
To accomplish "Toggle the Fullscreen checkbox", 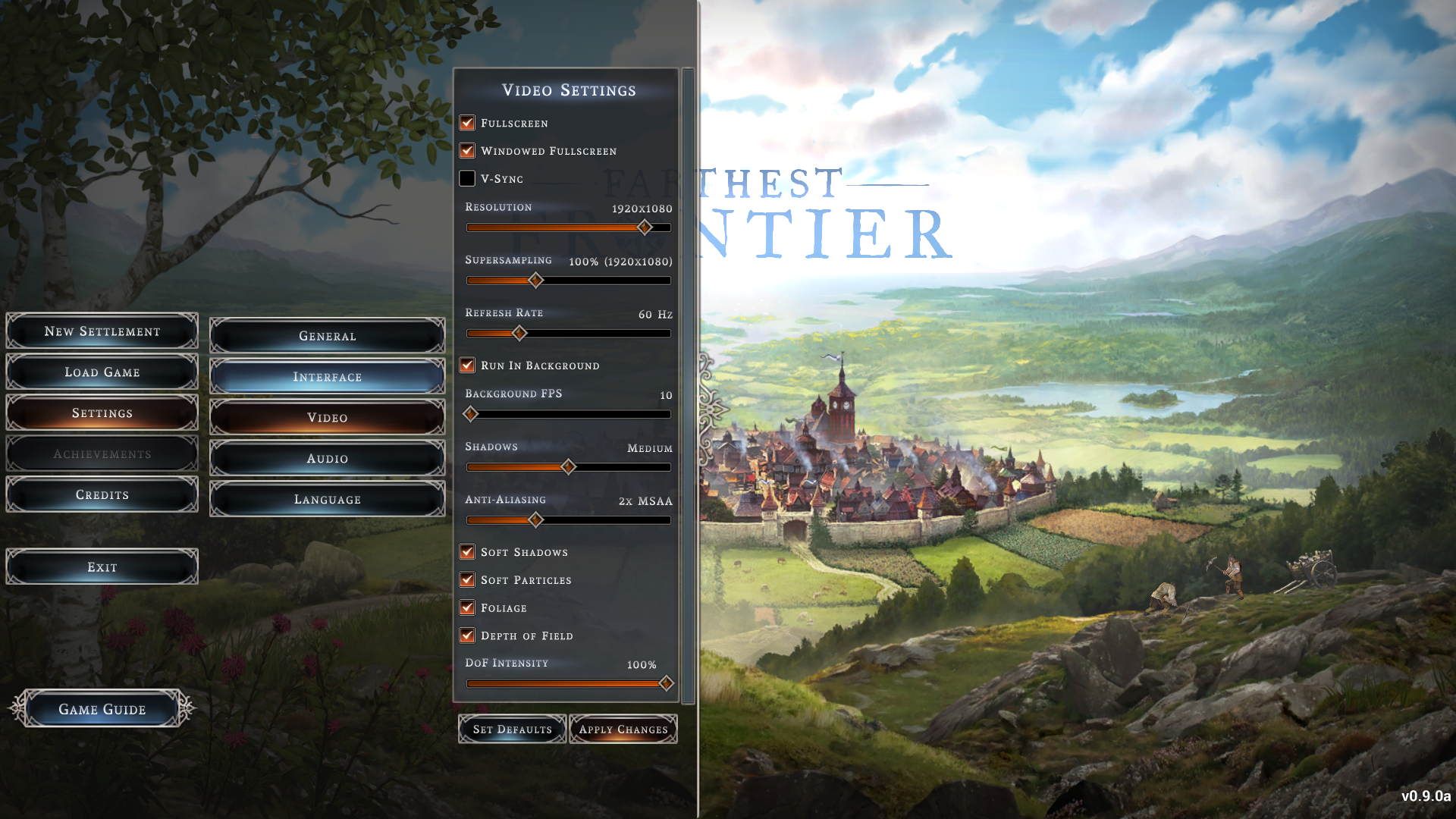I will [x=467, y=123].
